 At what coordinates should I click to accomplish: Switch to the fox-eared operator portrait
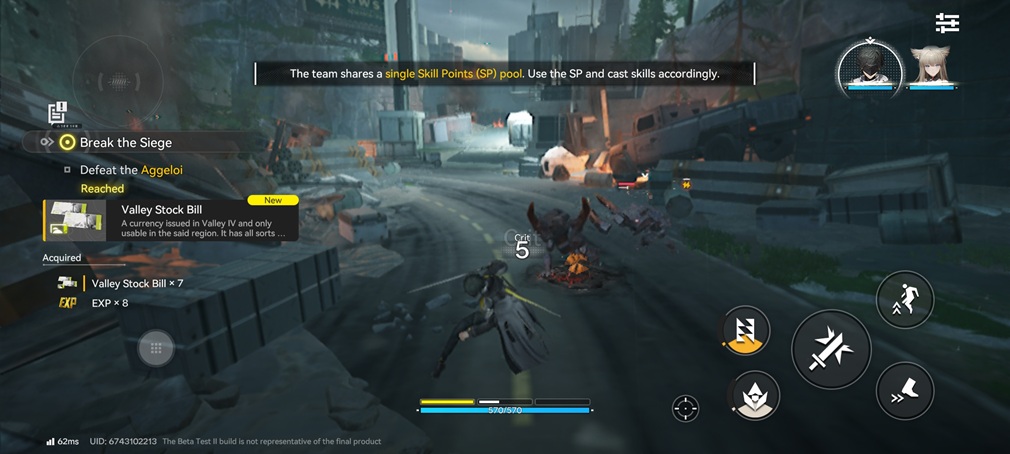tap(937, 67)
